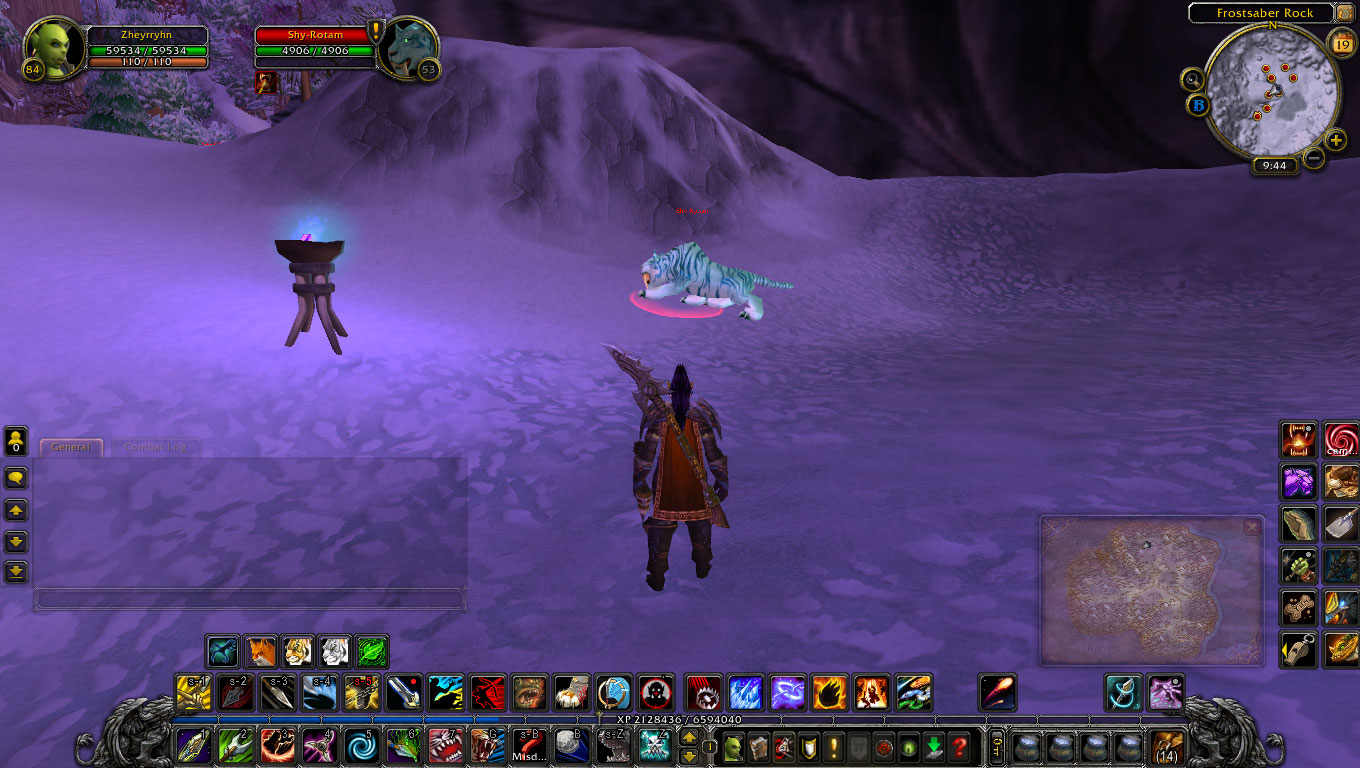Open your character info panel

[x=733, y=747]
